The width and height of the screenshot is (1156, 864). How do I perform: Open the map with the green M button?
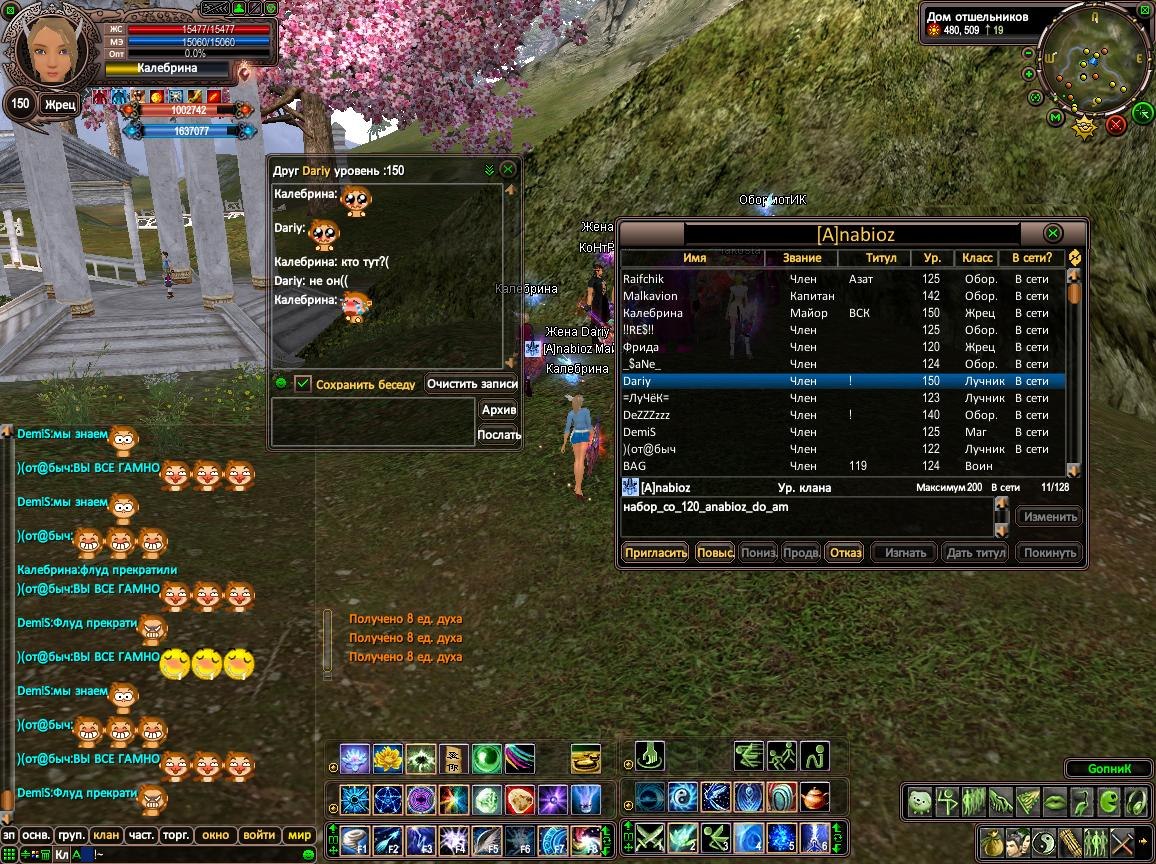[x=1055, y=118]
